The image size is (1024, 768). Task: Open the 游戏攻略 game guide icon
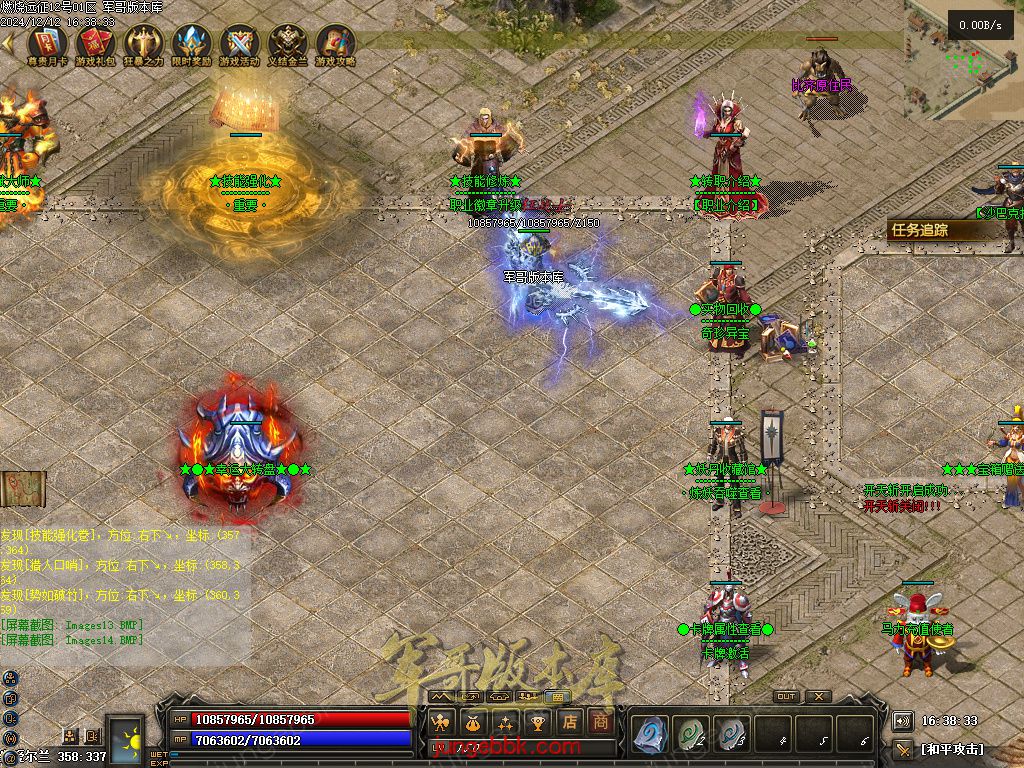coord(335,44)
